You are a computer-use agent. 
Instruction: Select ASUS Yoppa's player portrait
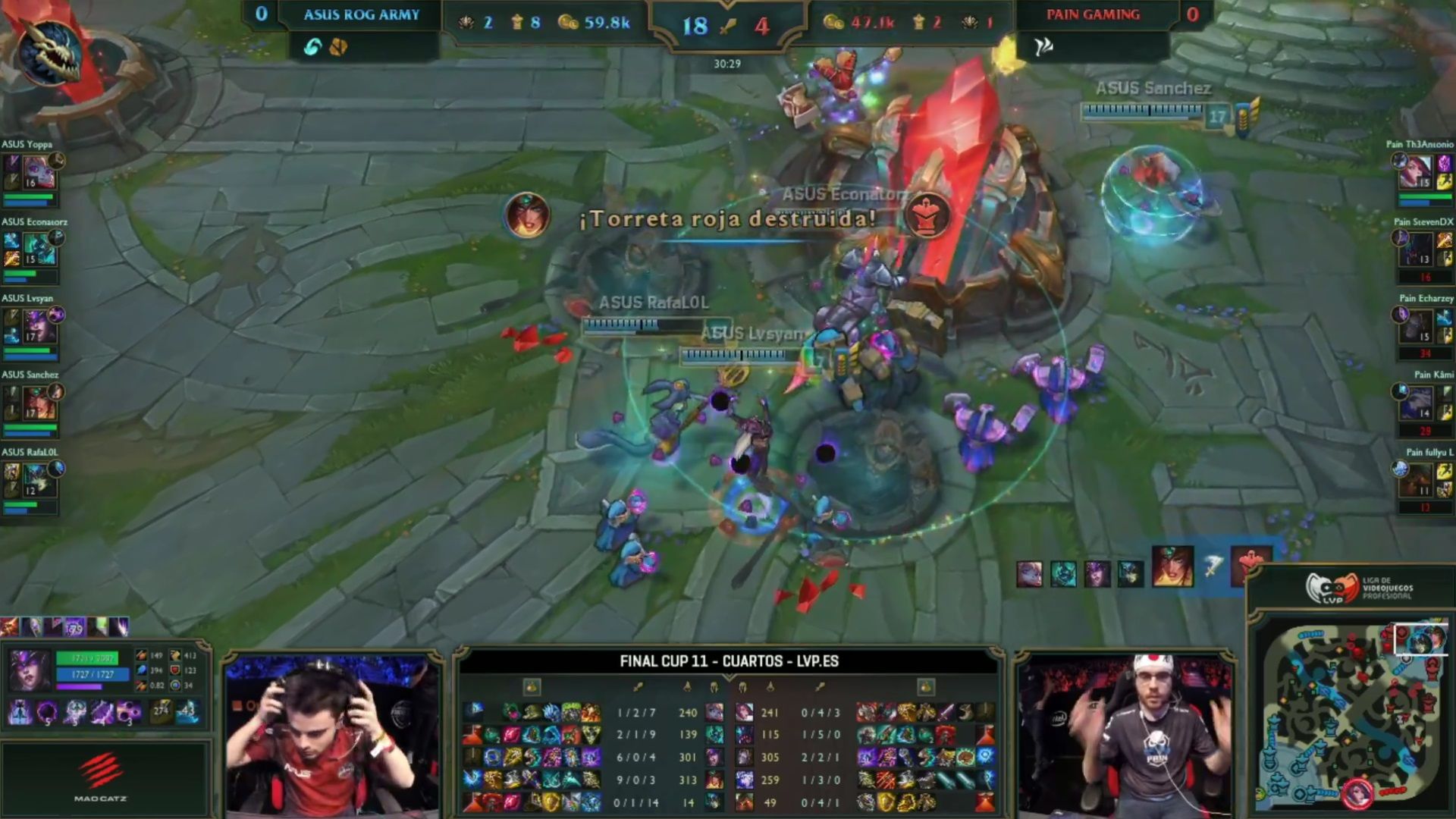[x=38, y=173]
